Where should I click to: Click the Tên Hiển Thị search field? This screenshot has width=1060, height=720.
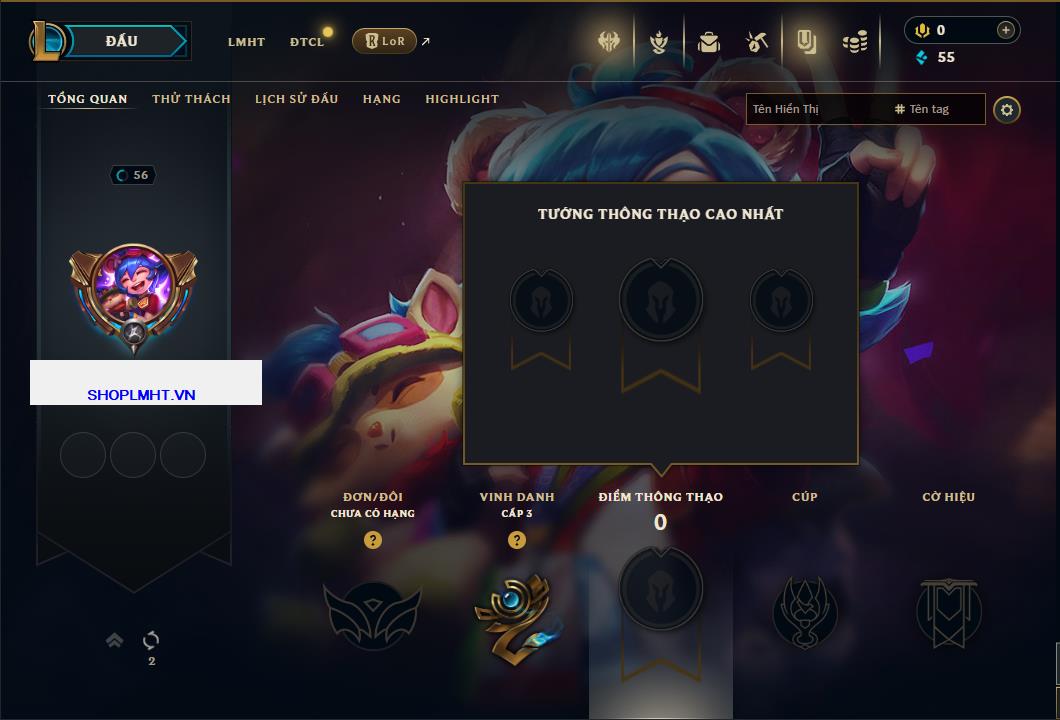pyautogui.click(x=815, y=109)
